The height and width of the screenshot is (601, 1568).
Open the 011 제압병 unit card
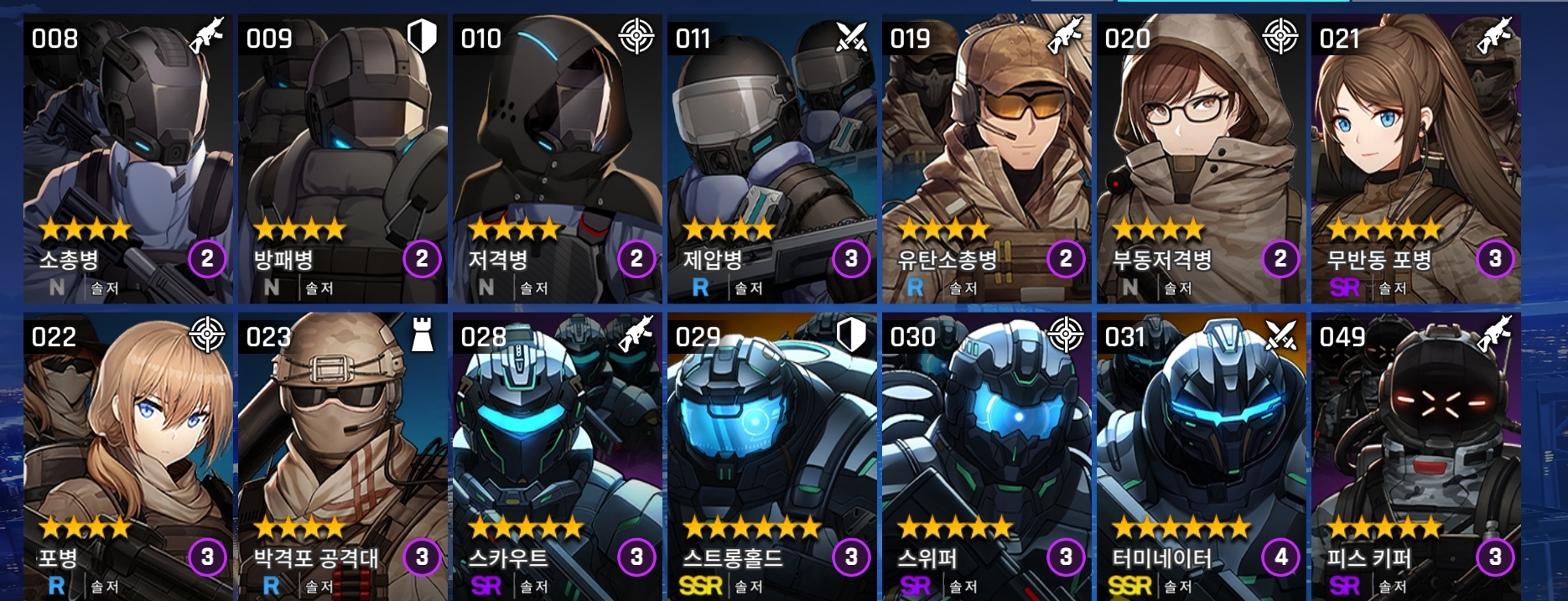[x=772, y=159]
